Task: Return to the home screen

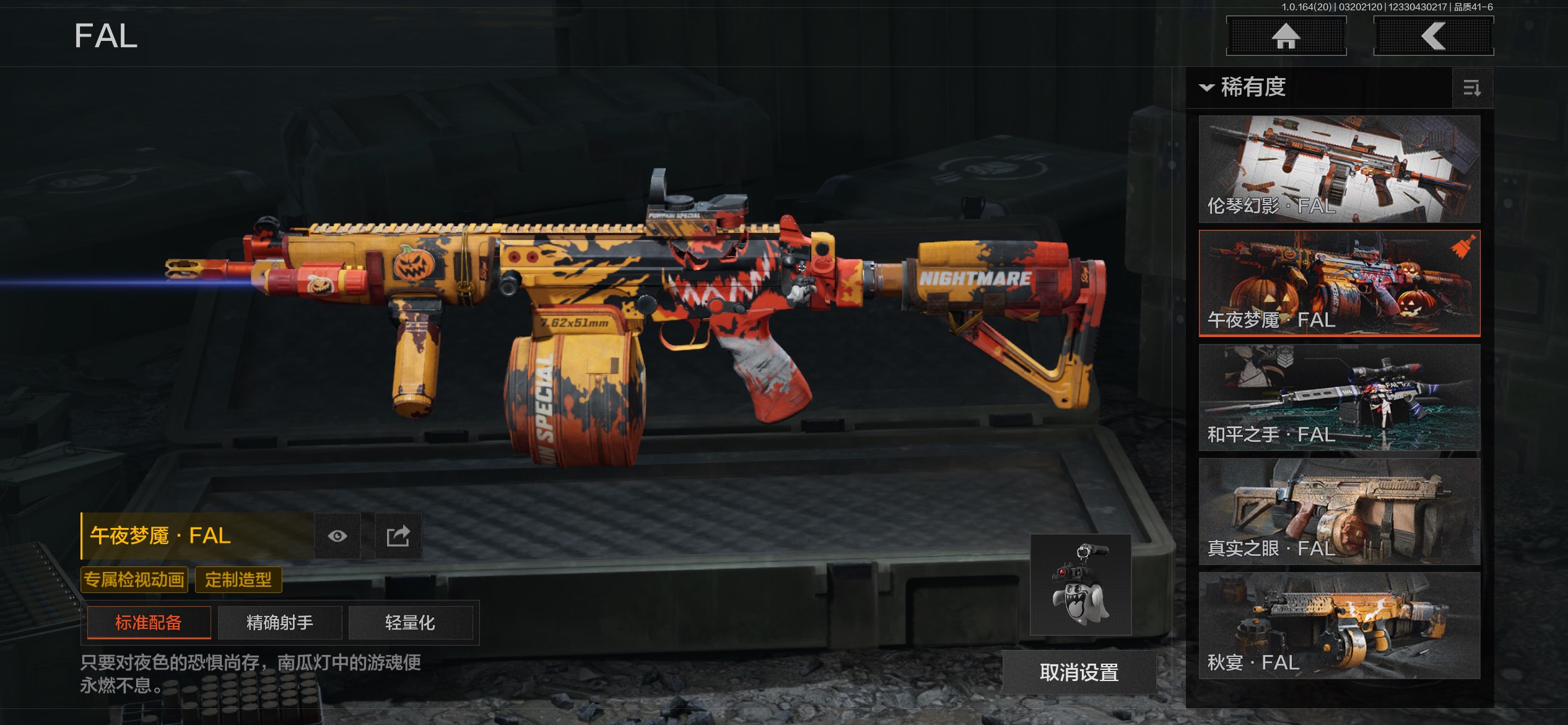Action: [1286, 36]
